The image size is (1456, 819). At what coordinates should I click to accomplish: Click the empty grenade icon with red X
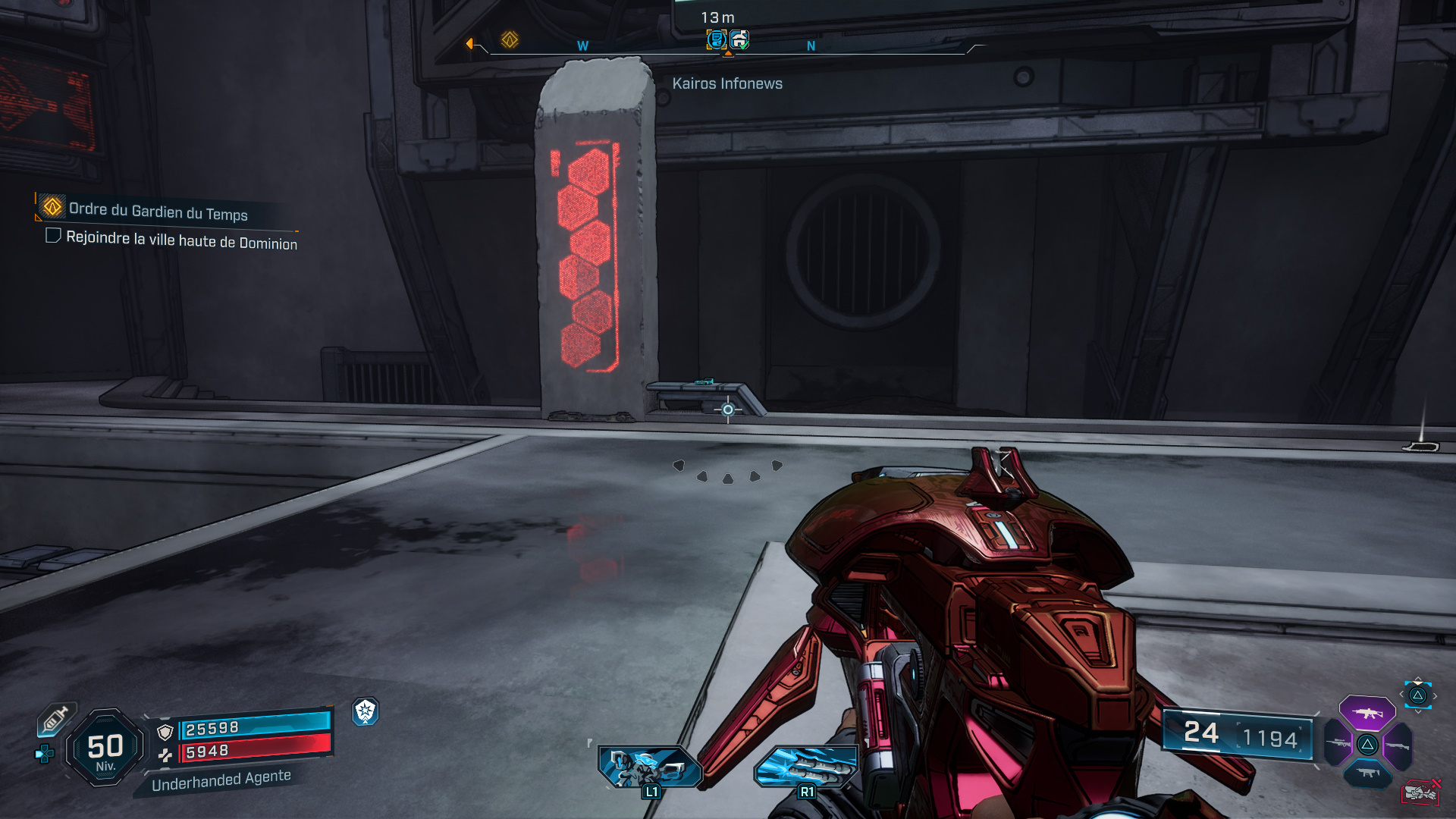(x=1423, y=792)
